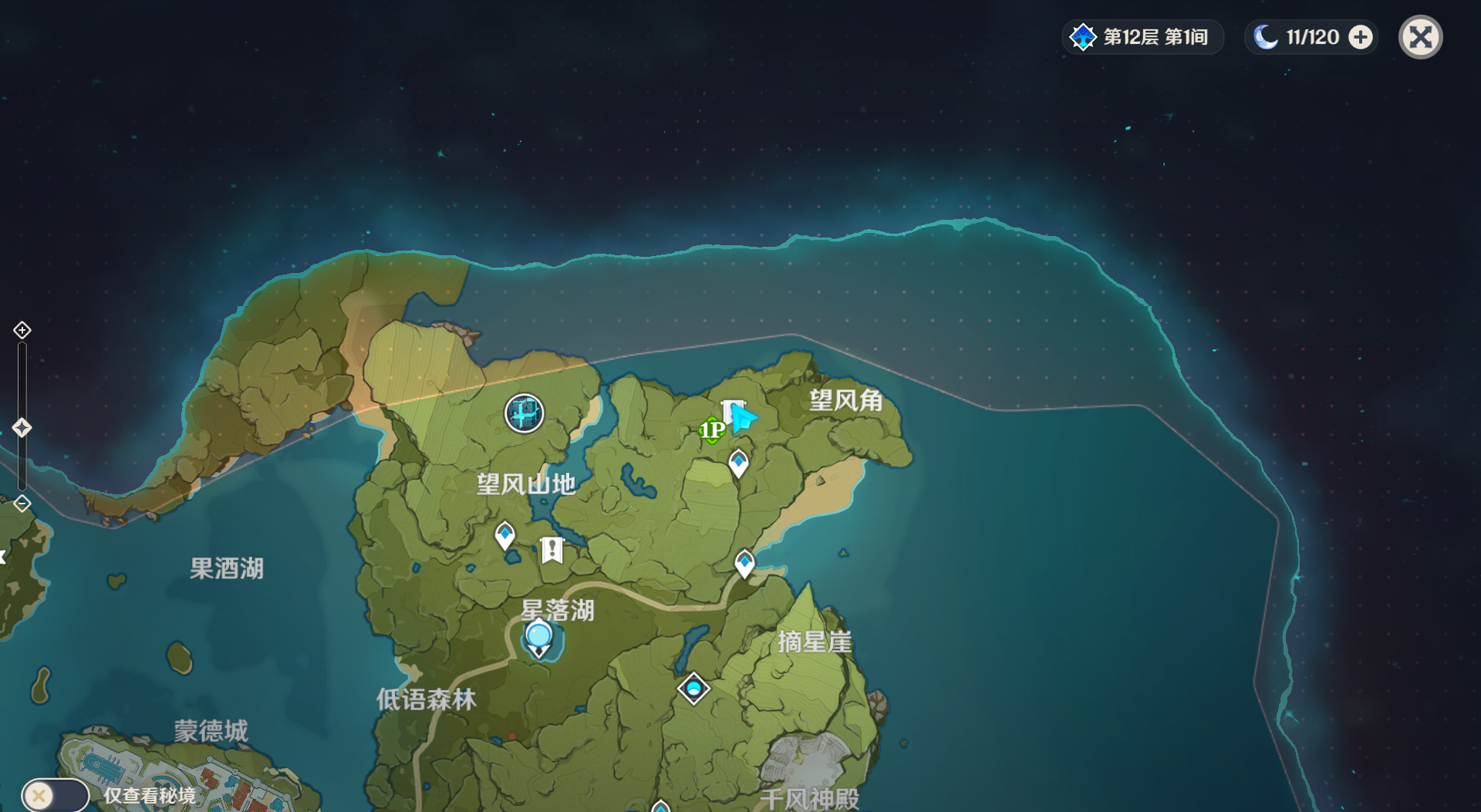Select the diamond-shaped marker southwest of 摘星崖
This screenshot has width=1481, height=812.
(x=693, y=688)
